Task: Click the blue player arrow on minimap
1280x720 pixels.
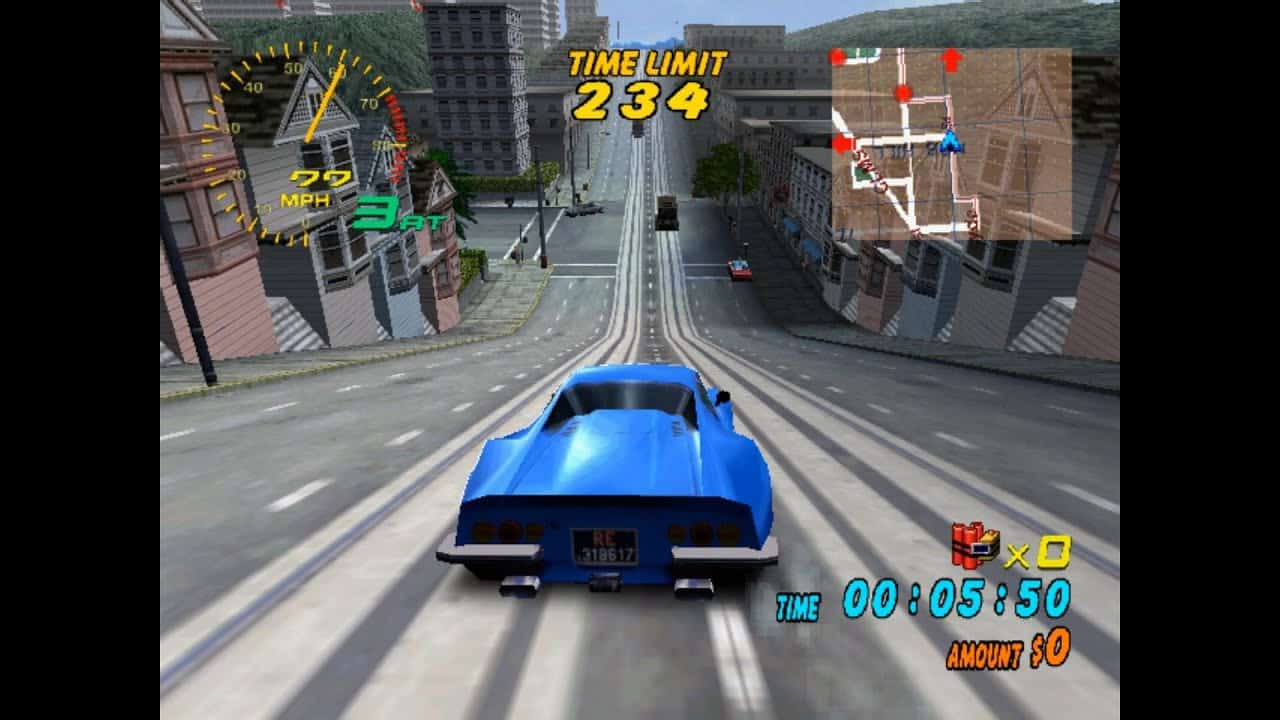Action: (x=950, y=141)
